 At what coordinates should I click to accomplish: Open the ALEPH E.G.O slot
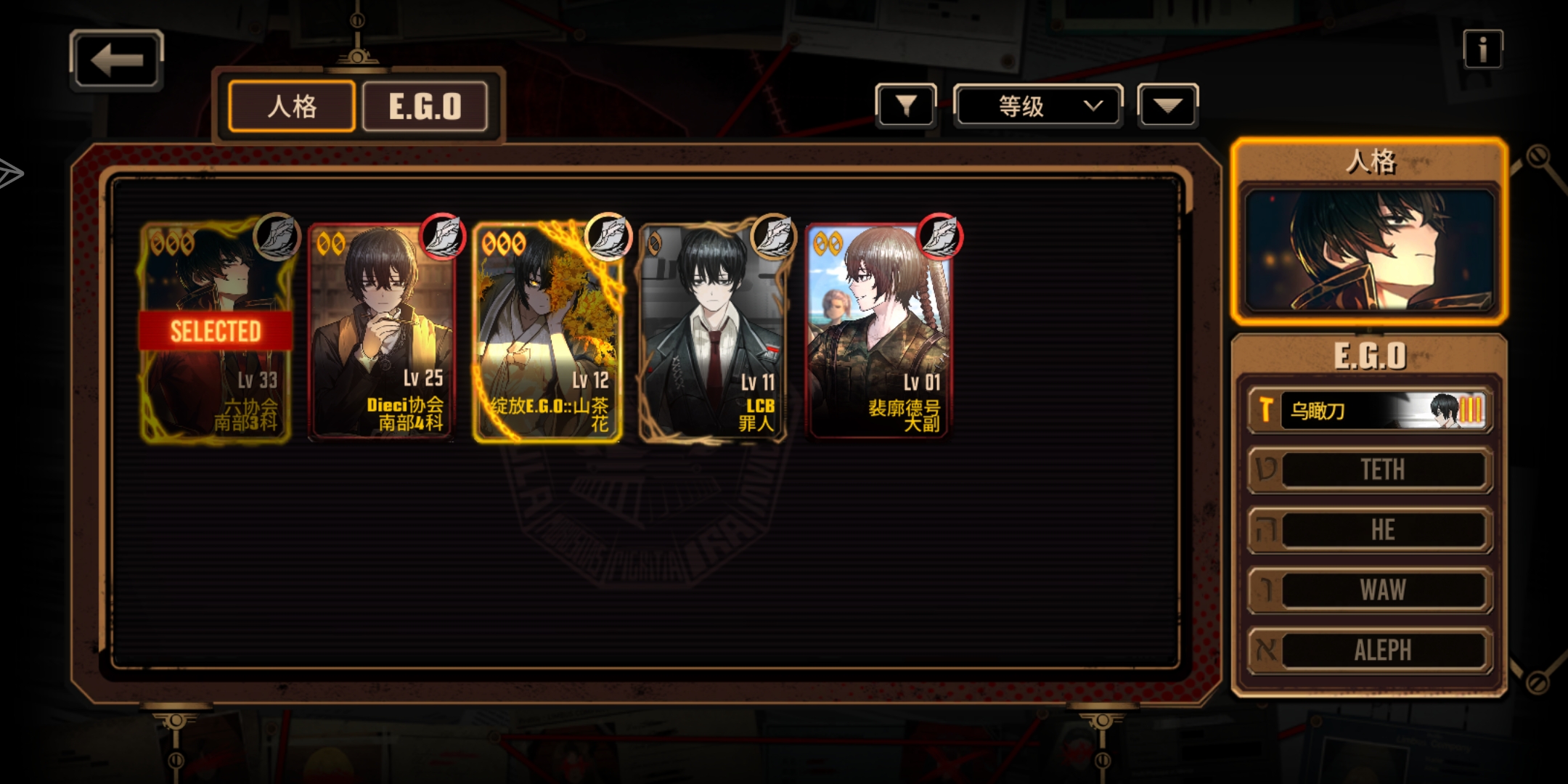click(1370, 650)
